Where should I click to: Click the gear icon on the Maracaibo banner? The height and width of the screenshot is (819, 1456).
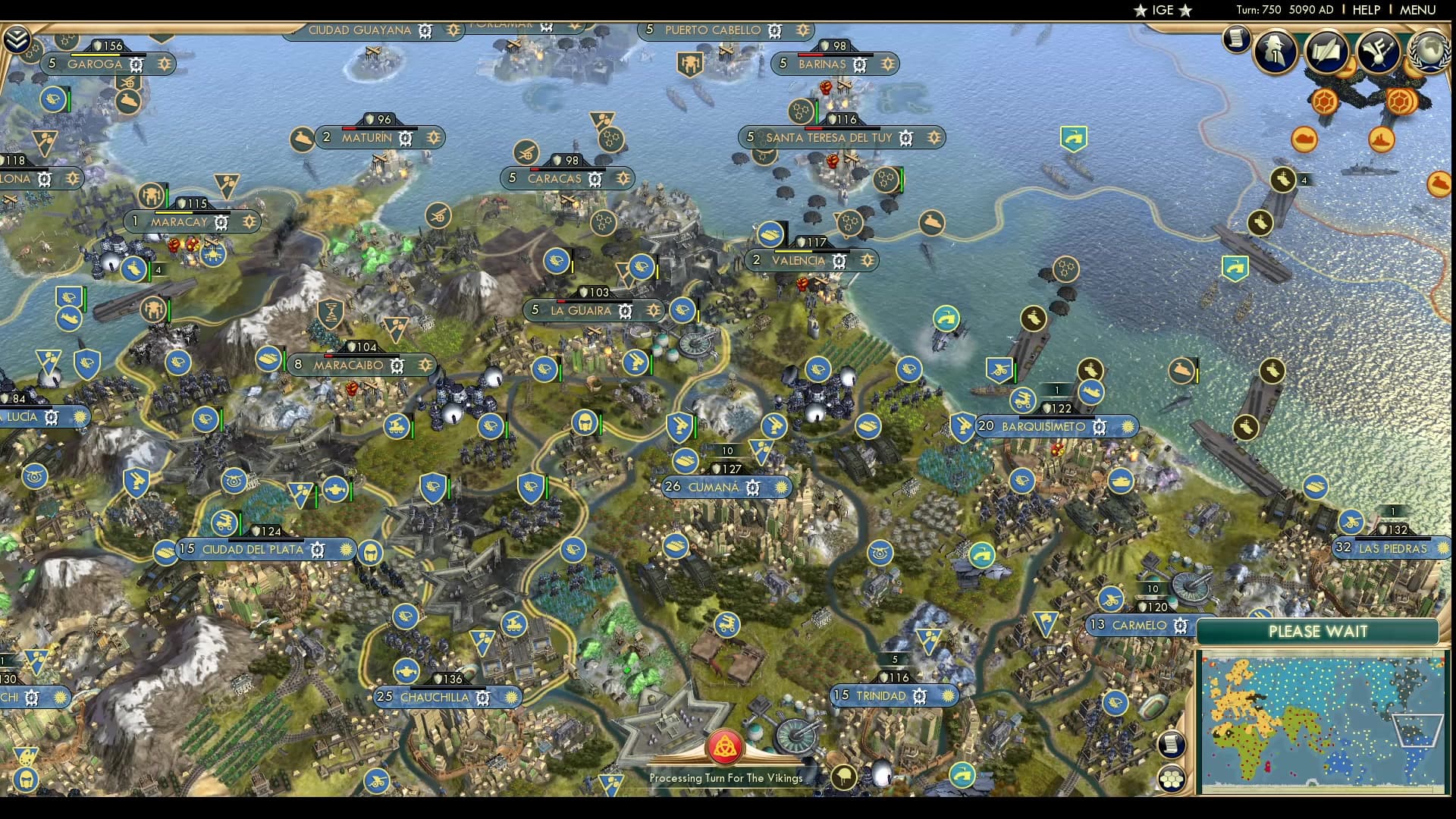[397, 365]
